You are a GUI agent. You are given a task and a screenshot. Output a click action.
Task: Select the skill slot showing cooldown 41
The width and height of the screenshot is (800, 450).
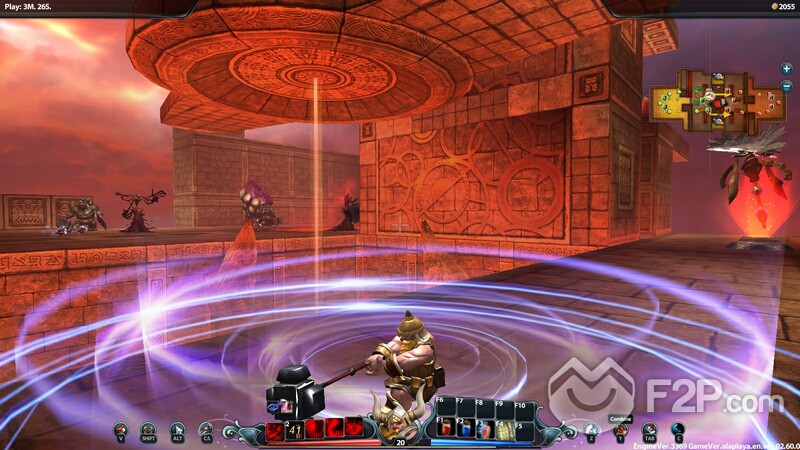(x=296, y=429)
